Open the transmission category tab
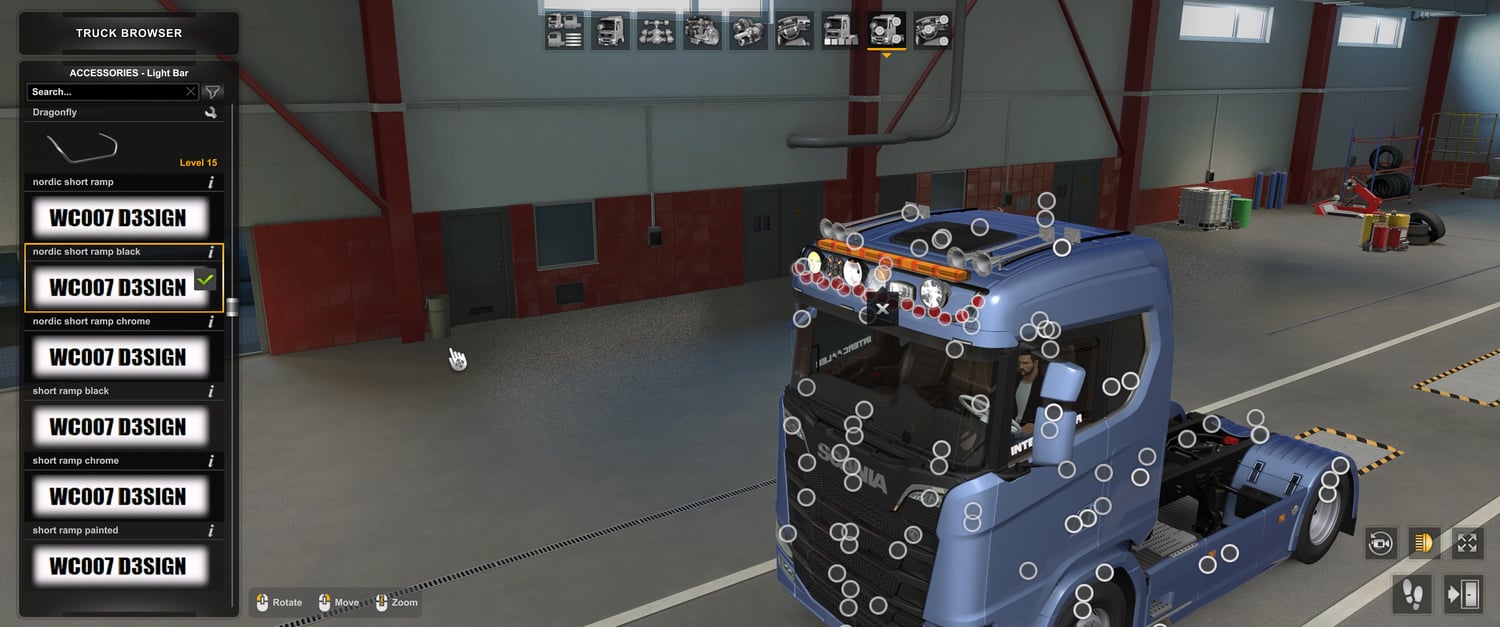 point(748,32)
